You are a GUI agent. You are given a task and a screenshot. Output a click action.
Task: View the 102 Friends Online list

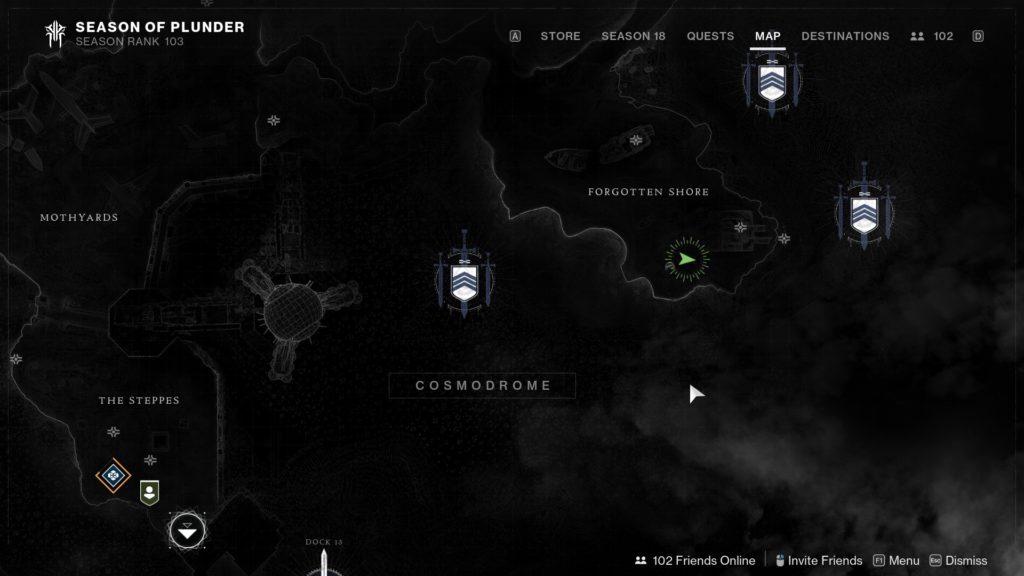695,561
